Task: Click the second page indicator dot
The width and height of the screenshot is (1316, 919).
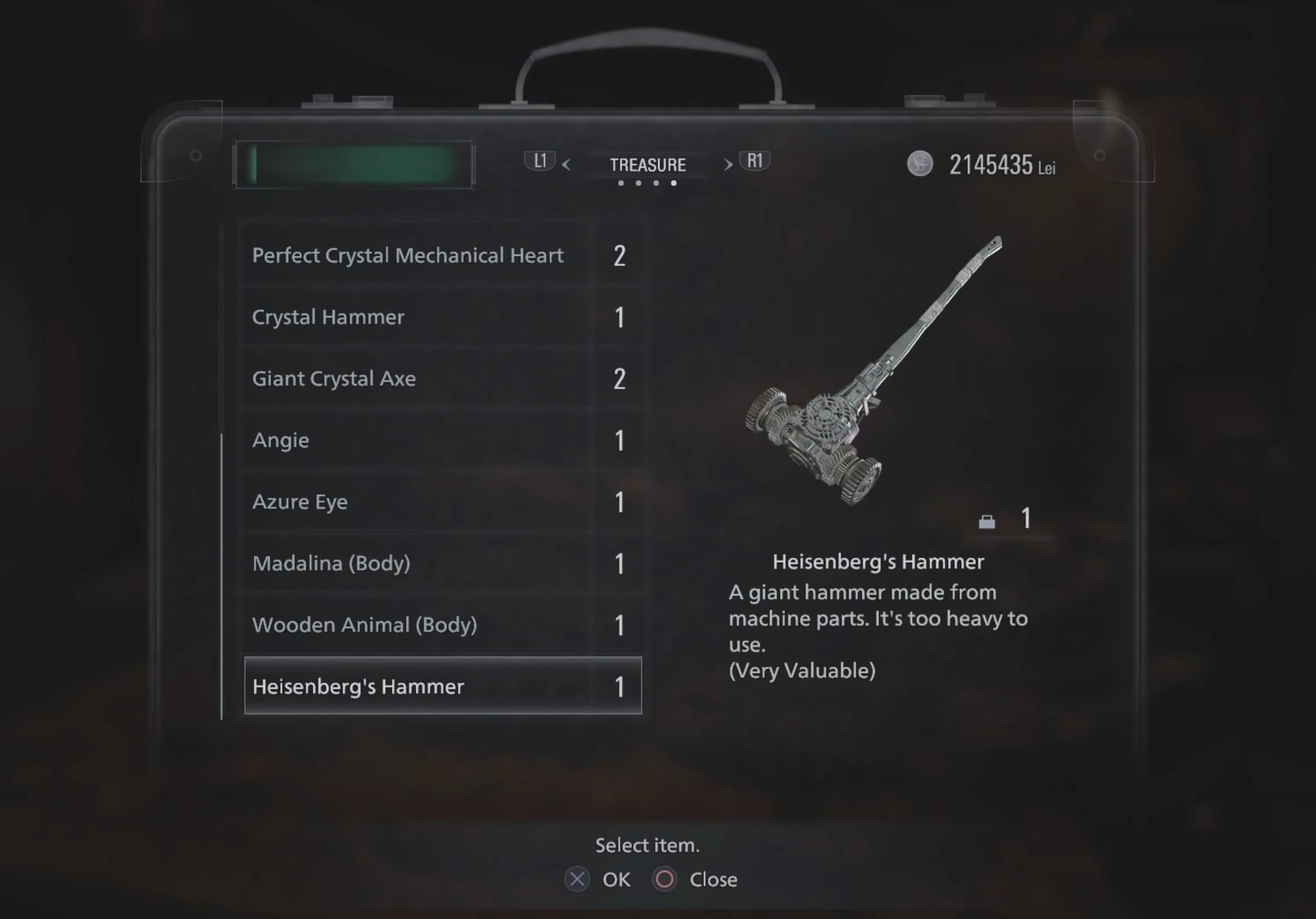Action: coord(637,183)
